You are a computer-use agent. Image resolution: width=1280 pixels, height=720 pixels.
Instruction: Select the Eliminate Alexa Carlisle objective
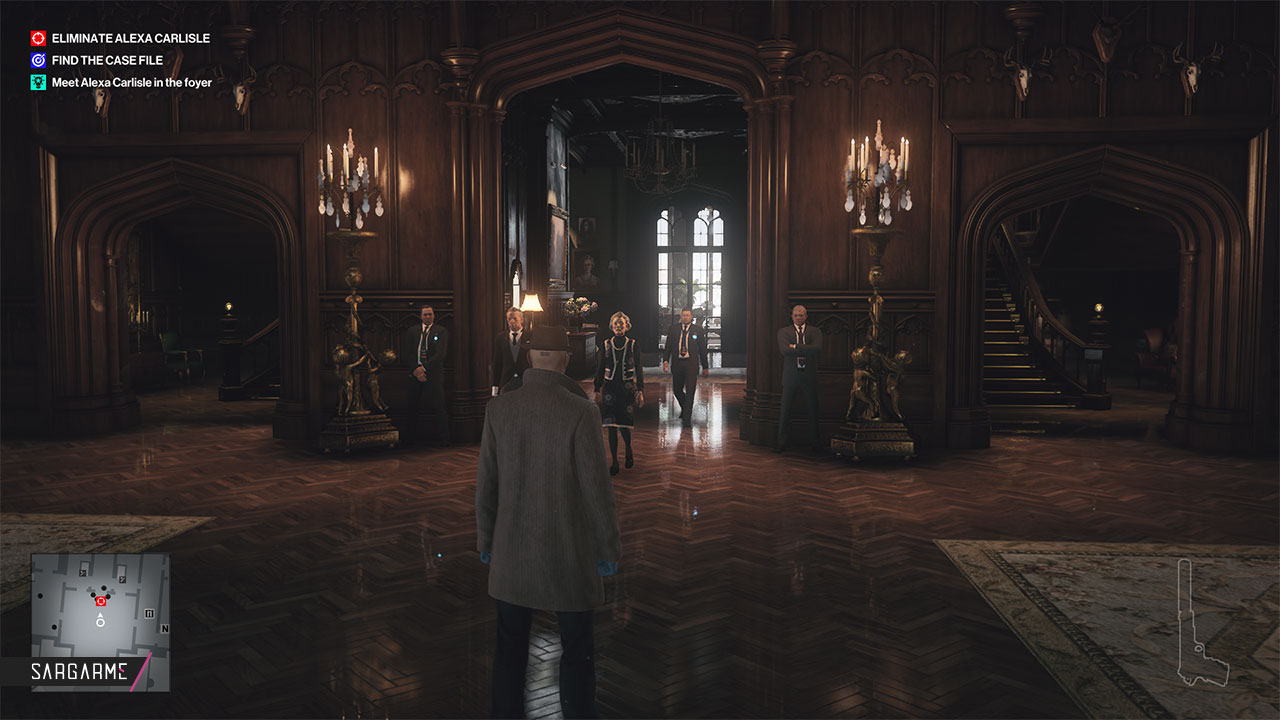(x=130, y=38)
